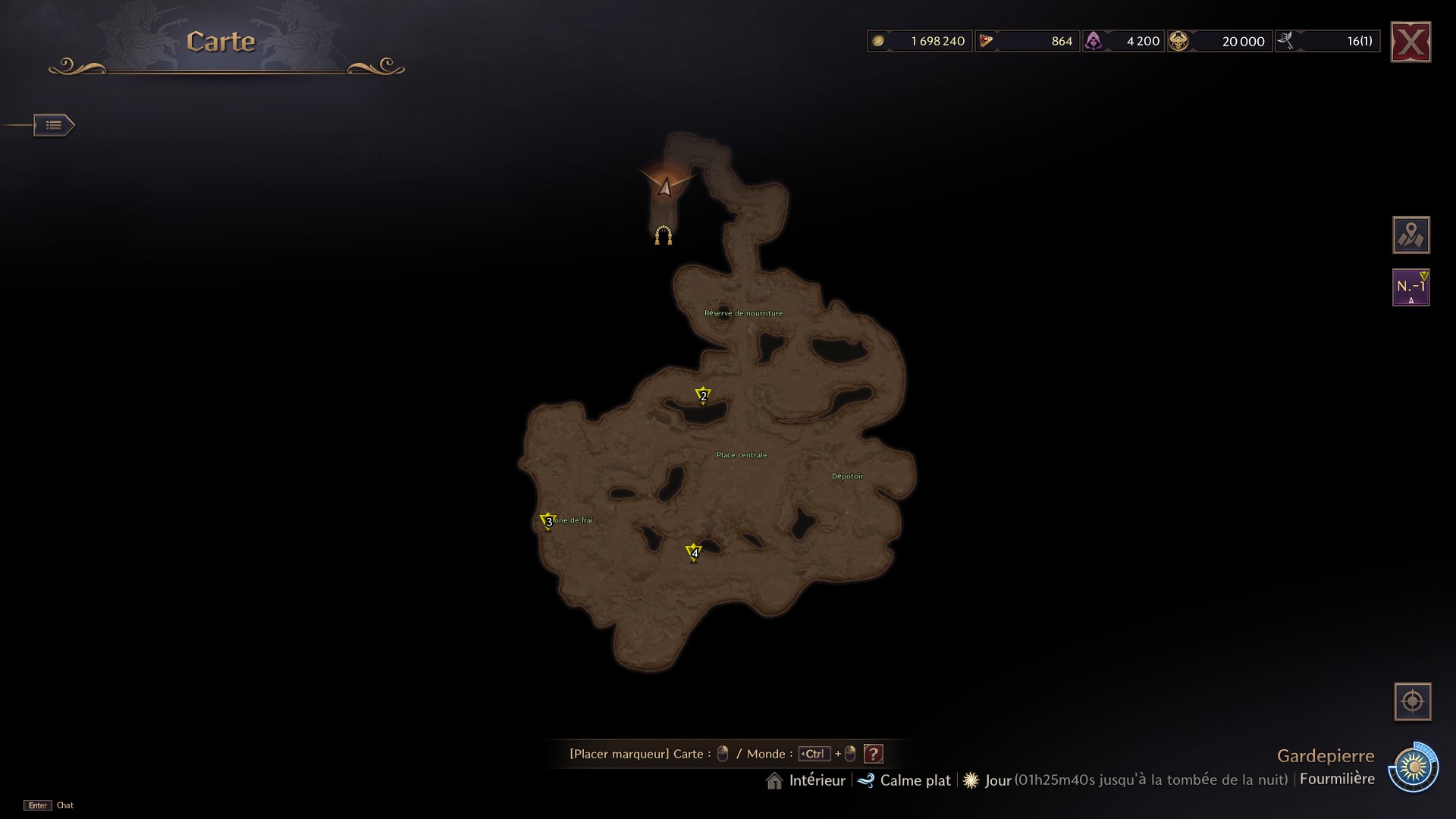Expand the map list side panel
The image size is (1456, 819).
(54, 125)
